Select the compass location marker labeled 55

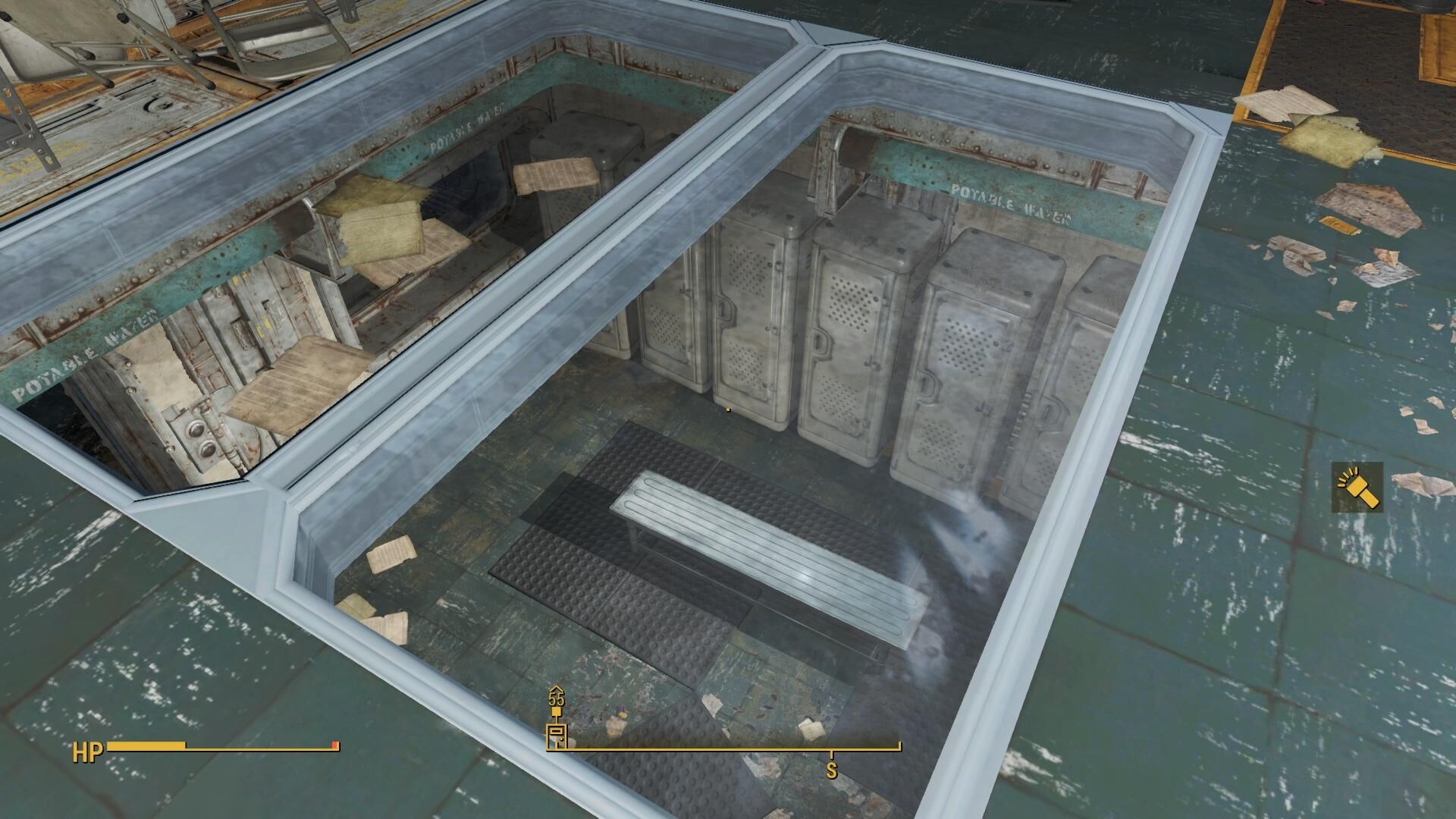coord(557,733)
